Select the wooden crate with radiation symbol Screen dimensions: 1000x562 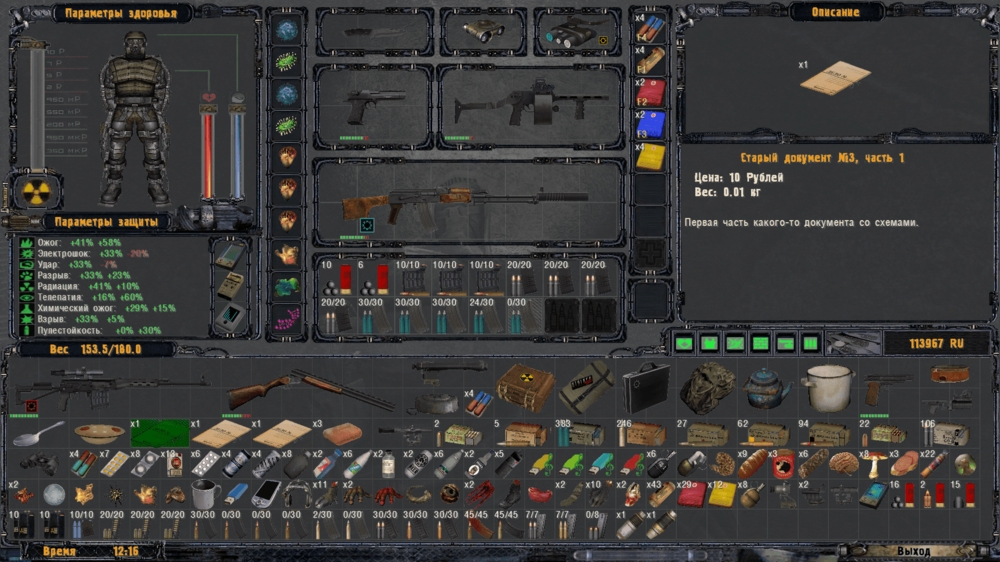pyautogui.click(x=518, y=383)
